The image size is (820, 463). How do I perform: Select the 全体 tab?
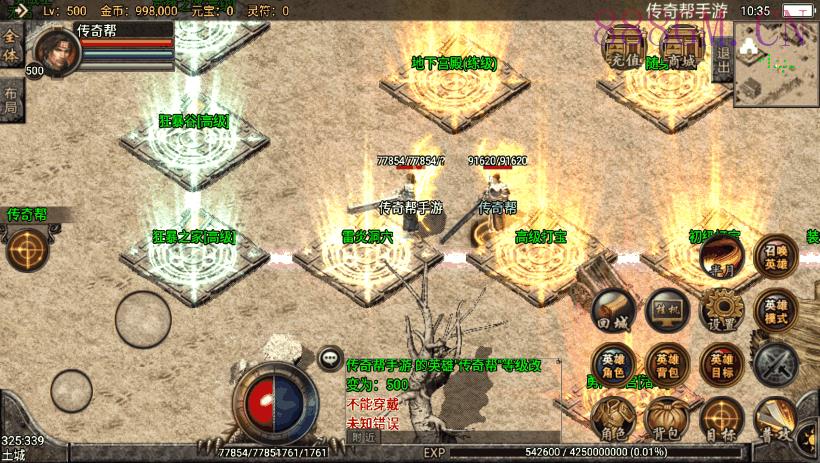(x=11, y=50)
